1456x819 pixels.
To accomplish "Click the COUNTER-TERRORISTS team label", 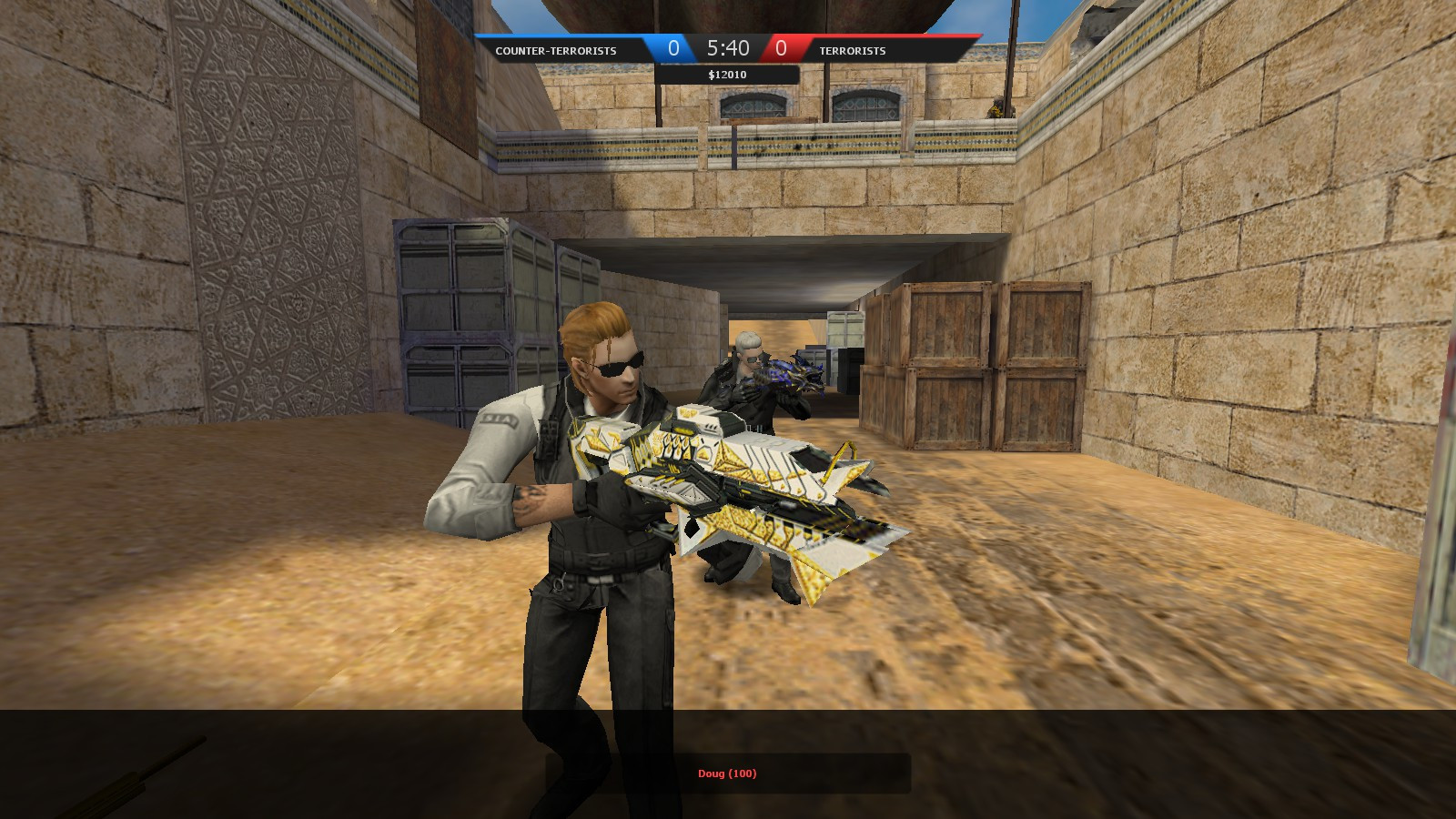I will [554, 52].
